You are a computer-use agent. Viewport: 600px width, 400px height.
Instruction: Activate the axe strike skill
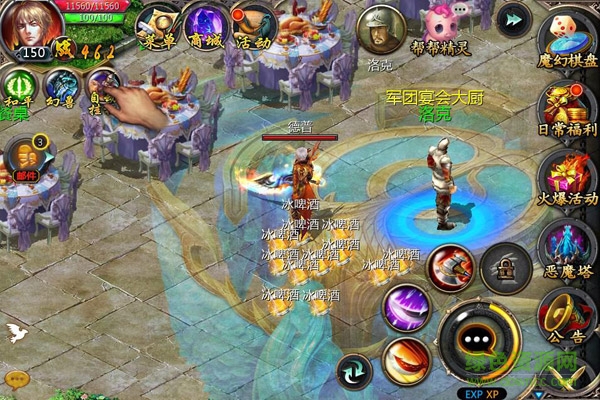(450, 268)
